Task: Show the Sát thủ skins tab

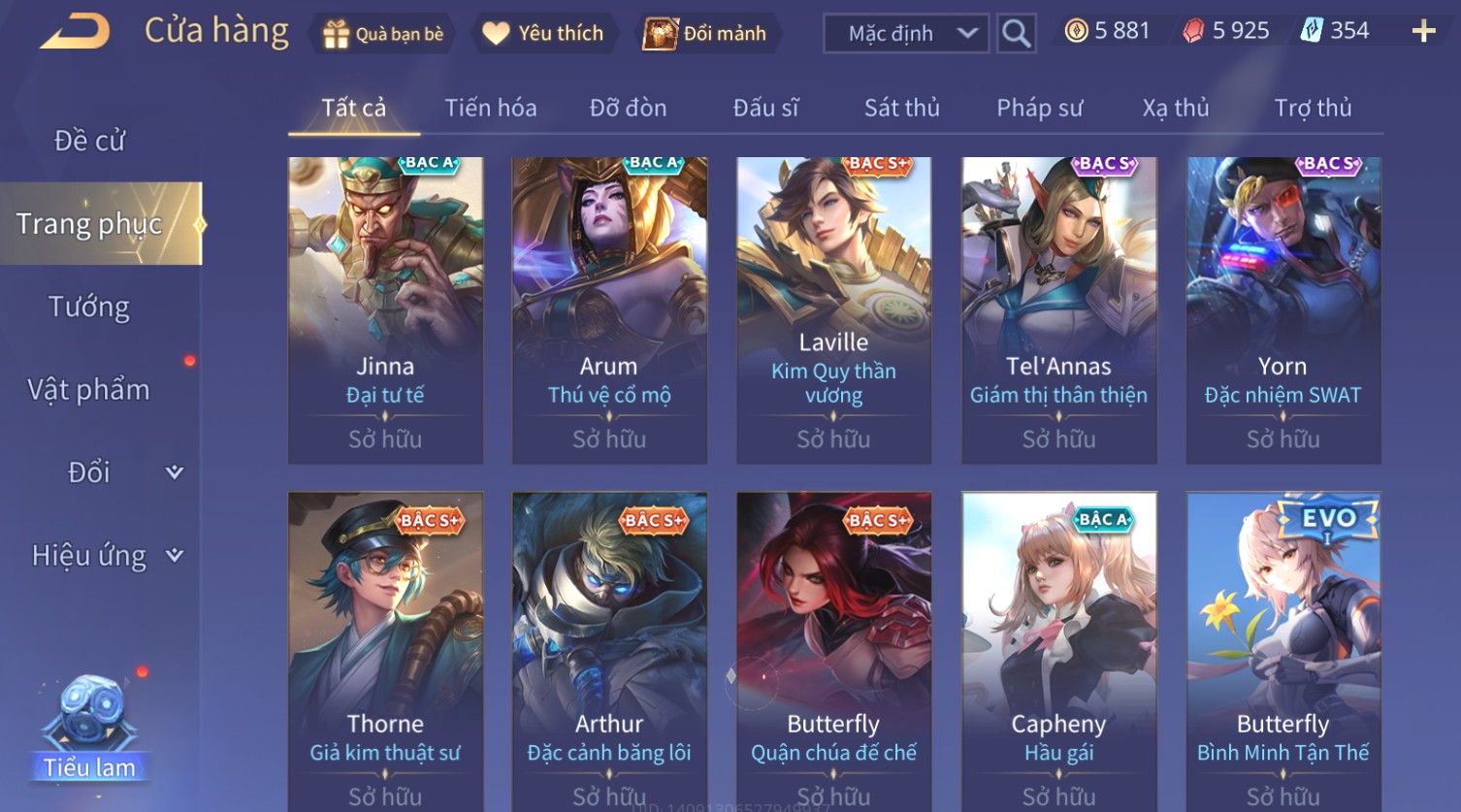Action: coord(901,108)
